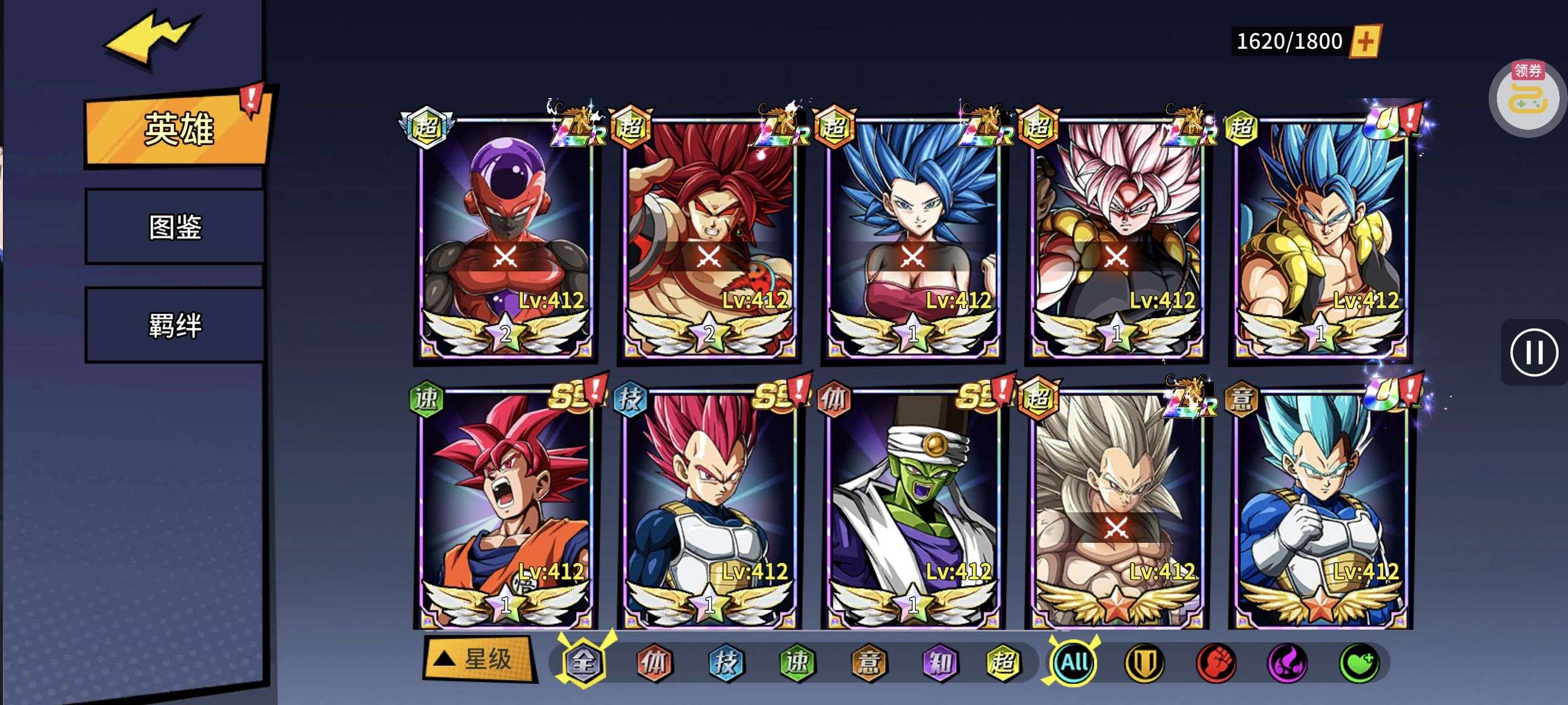Switch to the 英雄 heroes tab
Screen dimensions: 1568x705
(x=177, y=129)
